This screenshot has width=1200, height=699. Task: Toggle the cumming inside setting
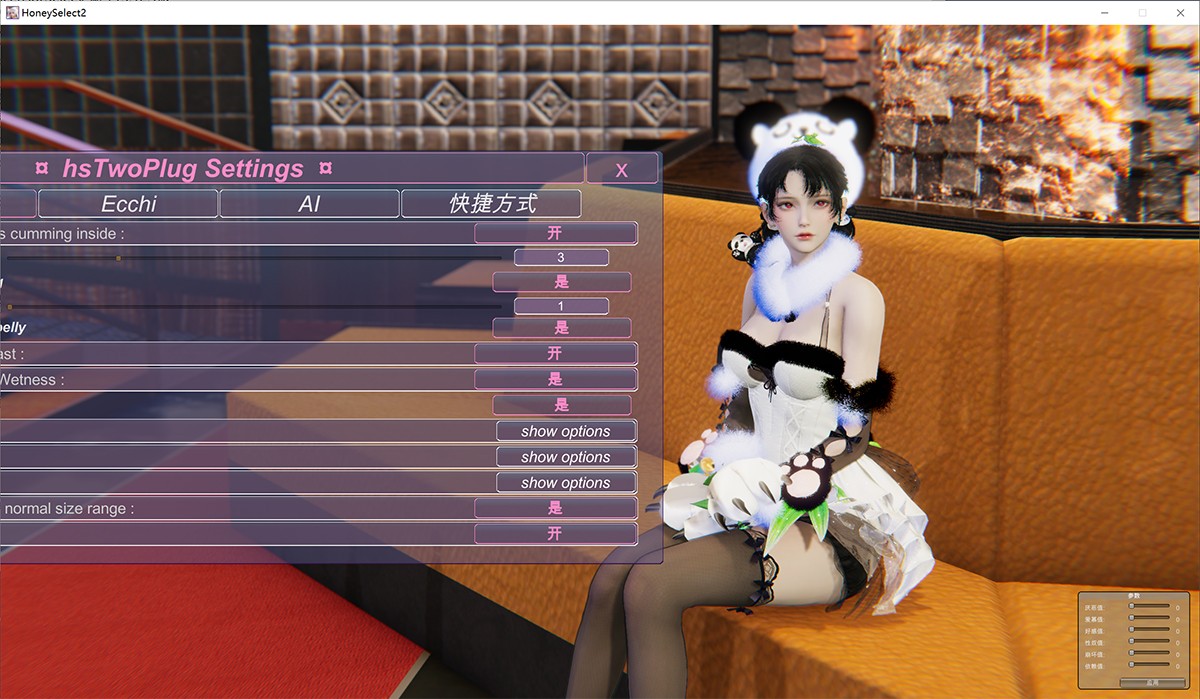tap(555, 234)
